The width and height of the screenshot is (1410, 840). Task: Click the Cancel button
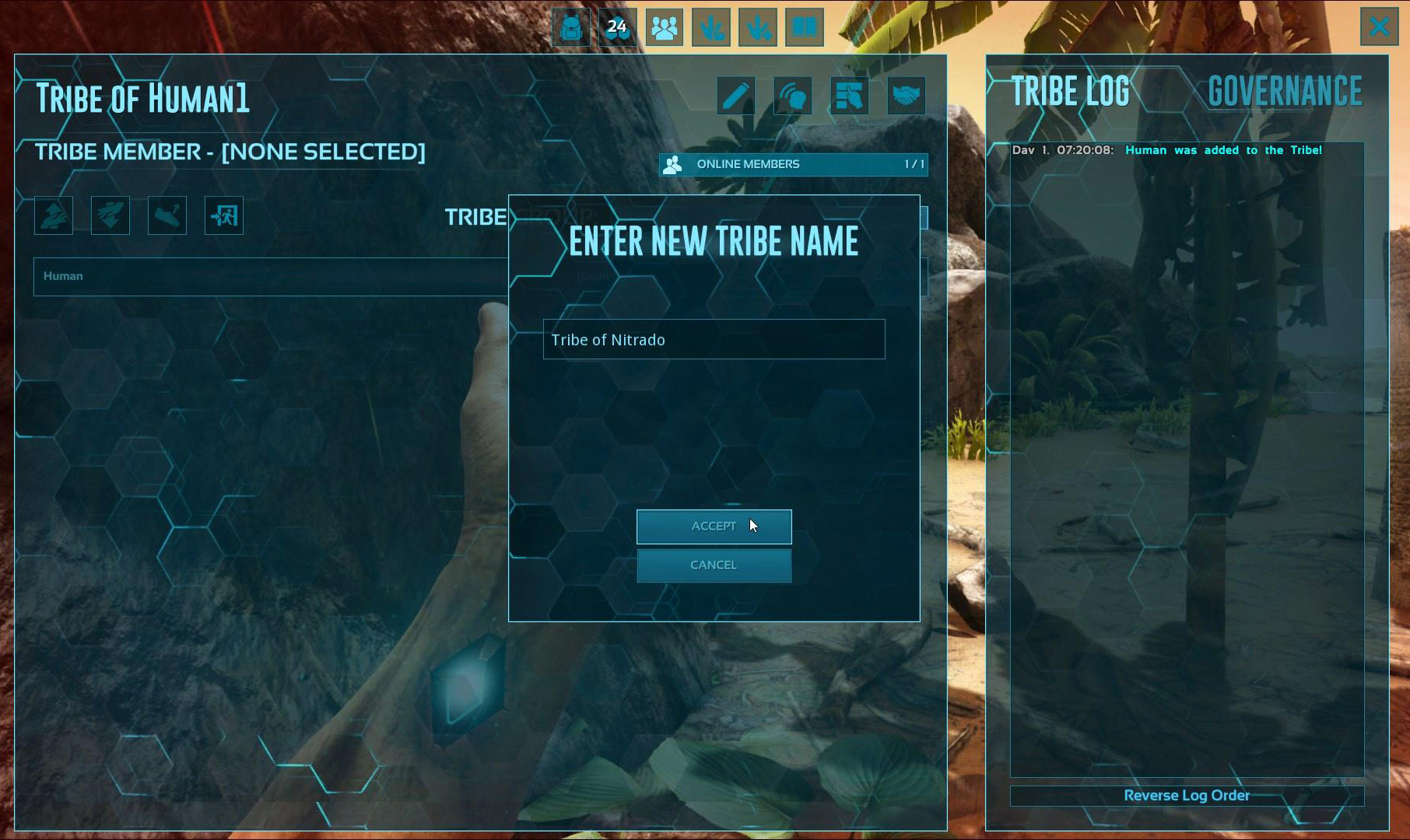(714, 565)
